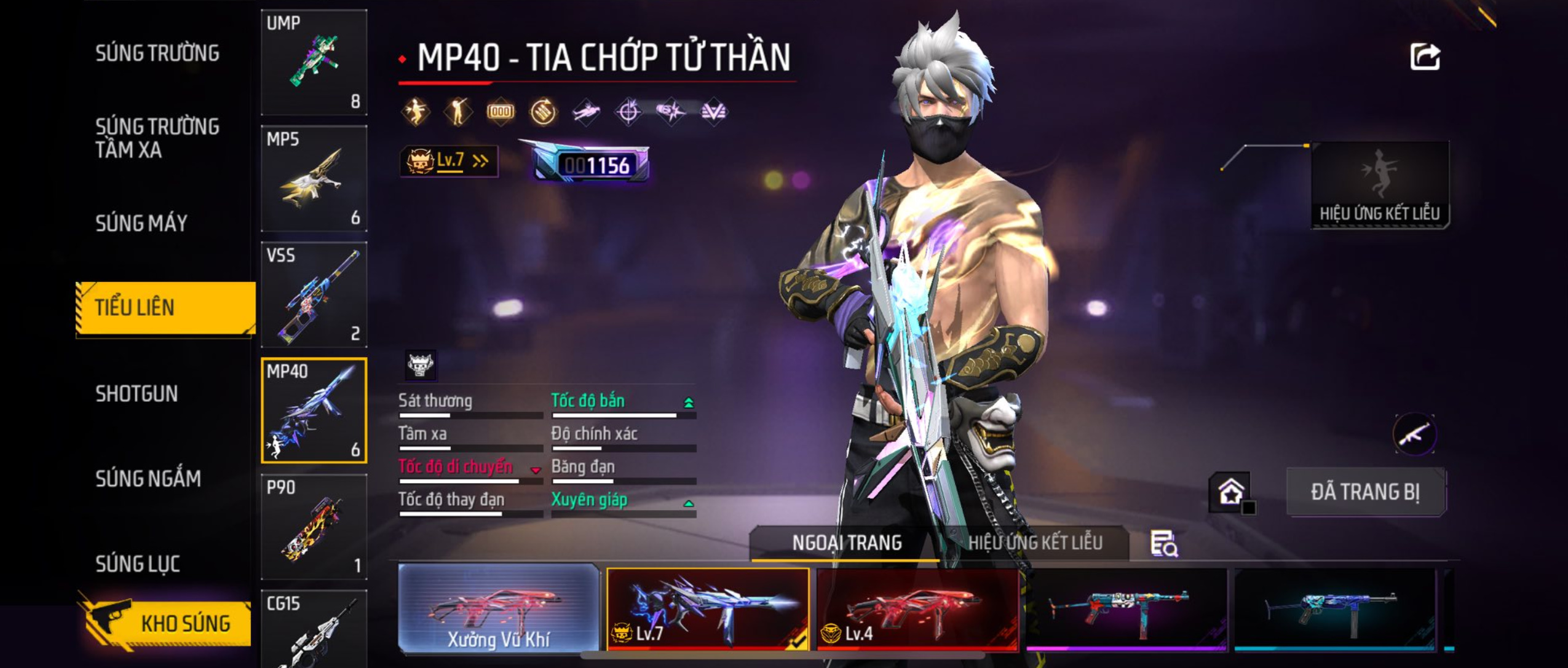Open the Súng Ngắm category

pos(148,478)
